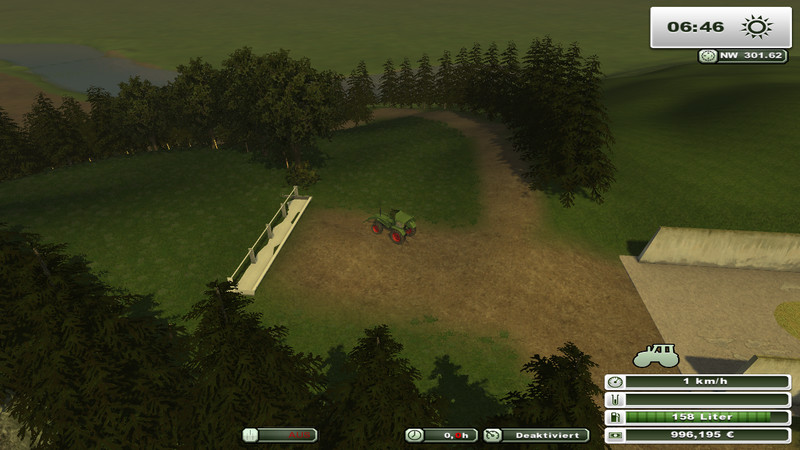Select the compass icon beside NW heading
Image resolution: width=800 pixels, height=450 pixels.
pos(709,56)
